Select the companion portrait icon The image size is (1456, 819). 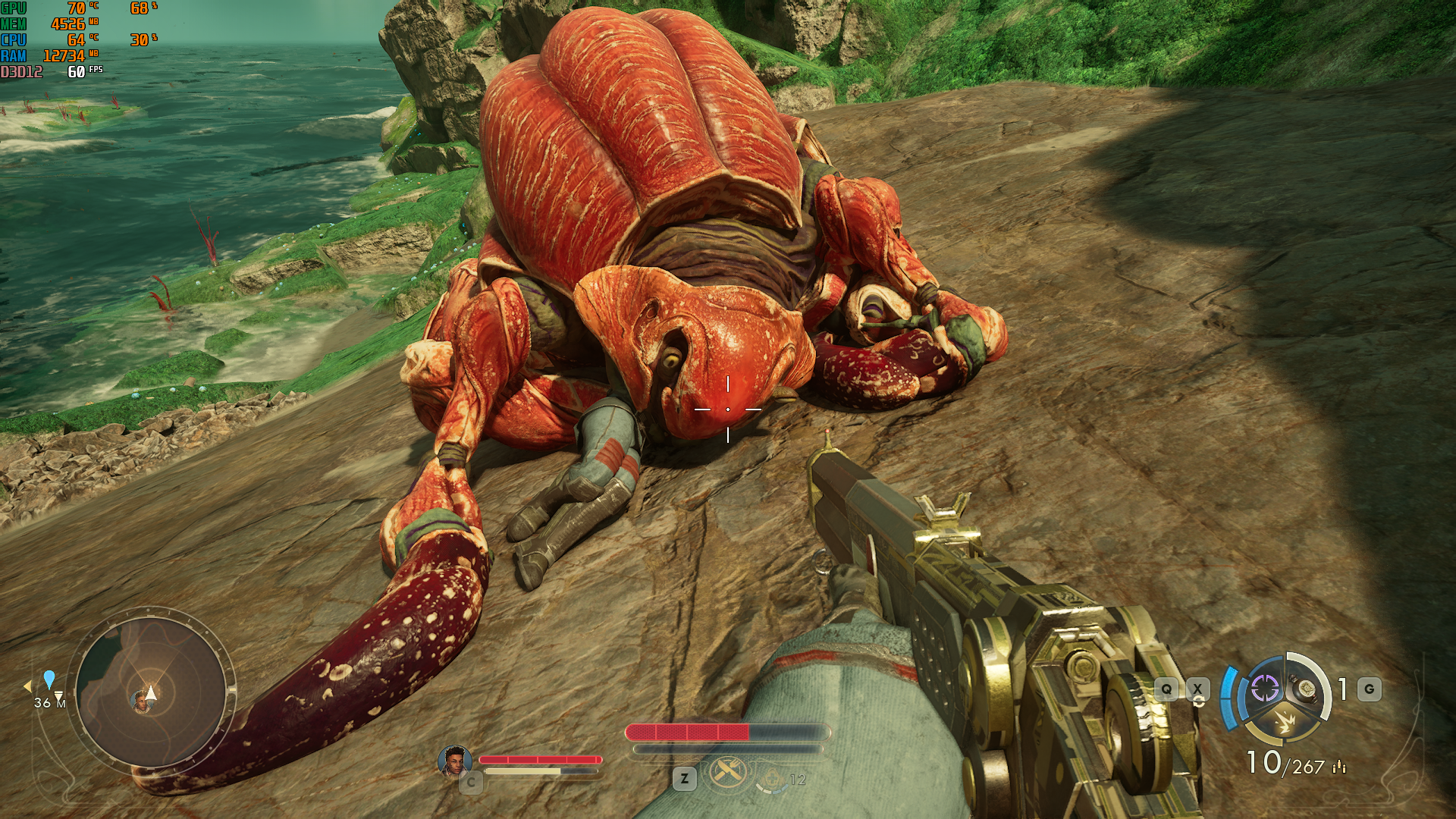(454, 761)
